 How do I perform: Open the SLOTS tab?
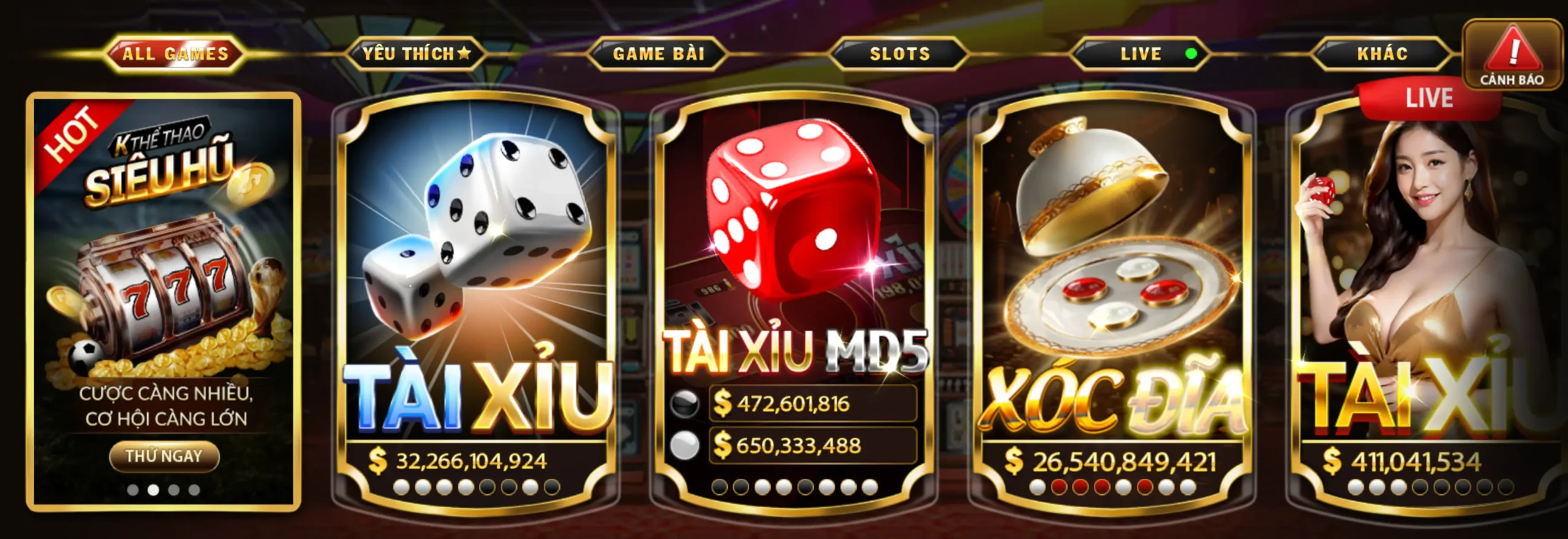(900, 54)
